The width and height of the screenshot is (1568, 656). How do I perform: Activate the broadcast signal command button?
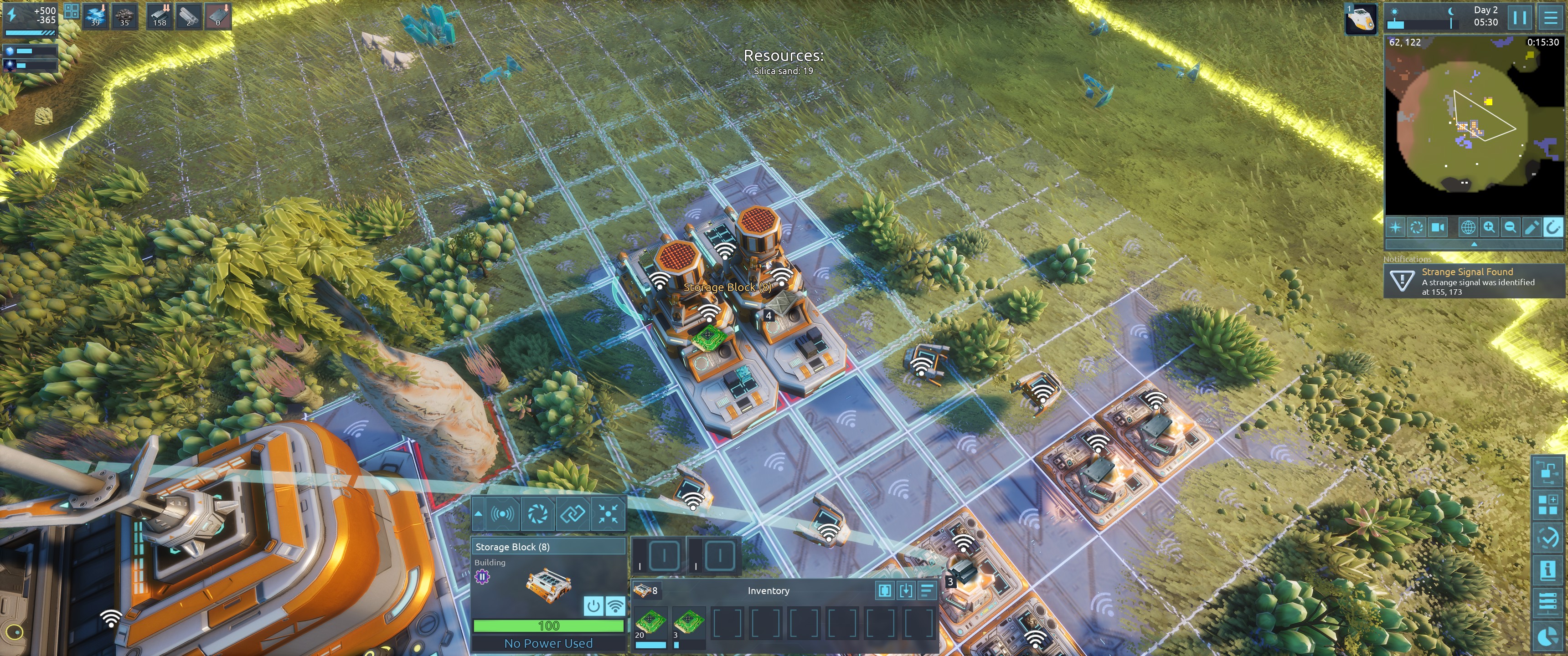[503, 514]
